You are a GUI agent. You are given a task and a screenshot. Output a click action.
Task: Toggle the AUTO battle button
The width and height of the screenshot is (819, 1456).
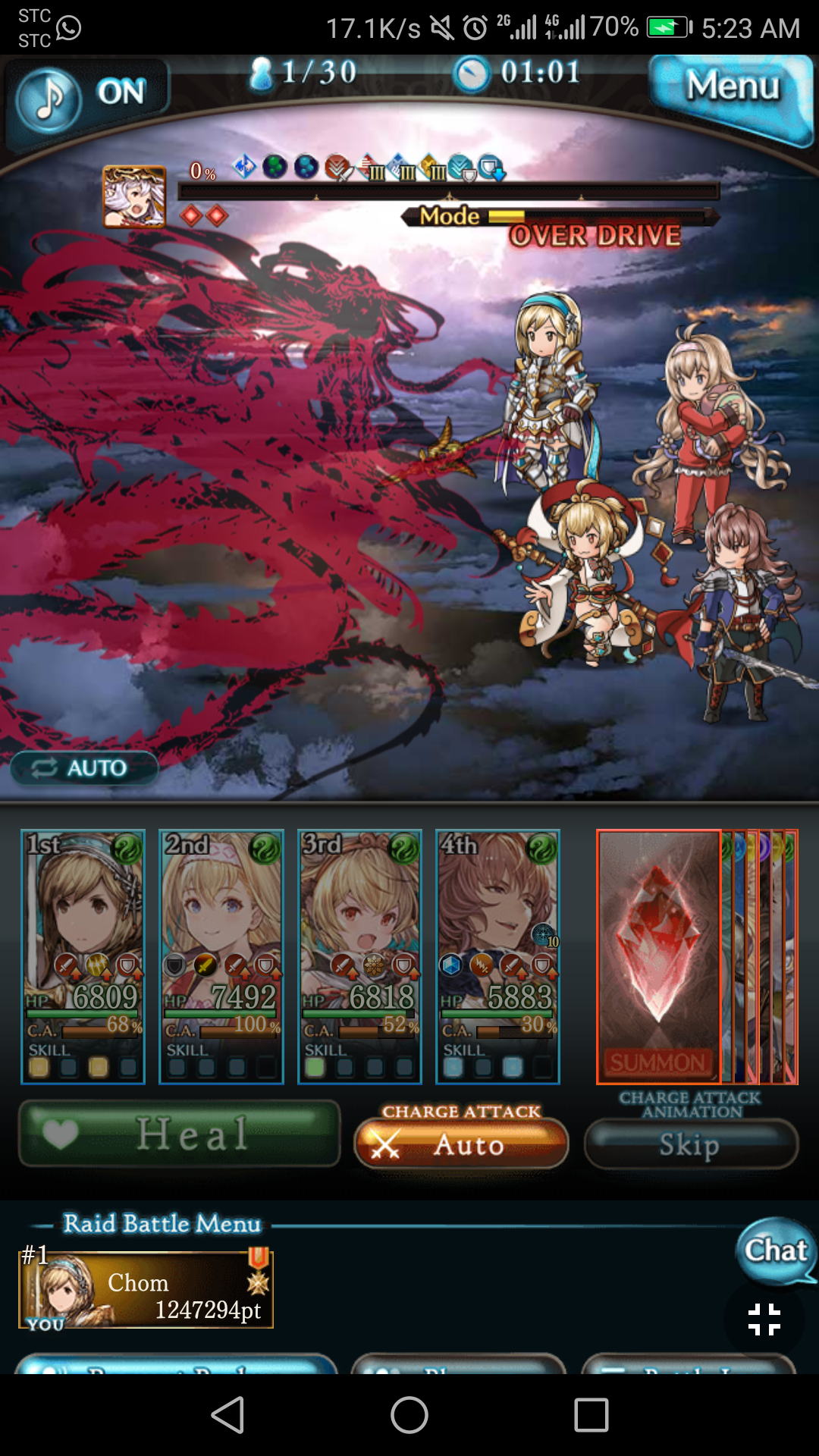point(83,768)
